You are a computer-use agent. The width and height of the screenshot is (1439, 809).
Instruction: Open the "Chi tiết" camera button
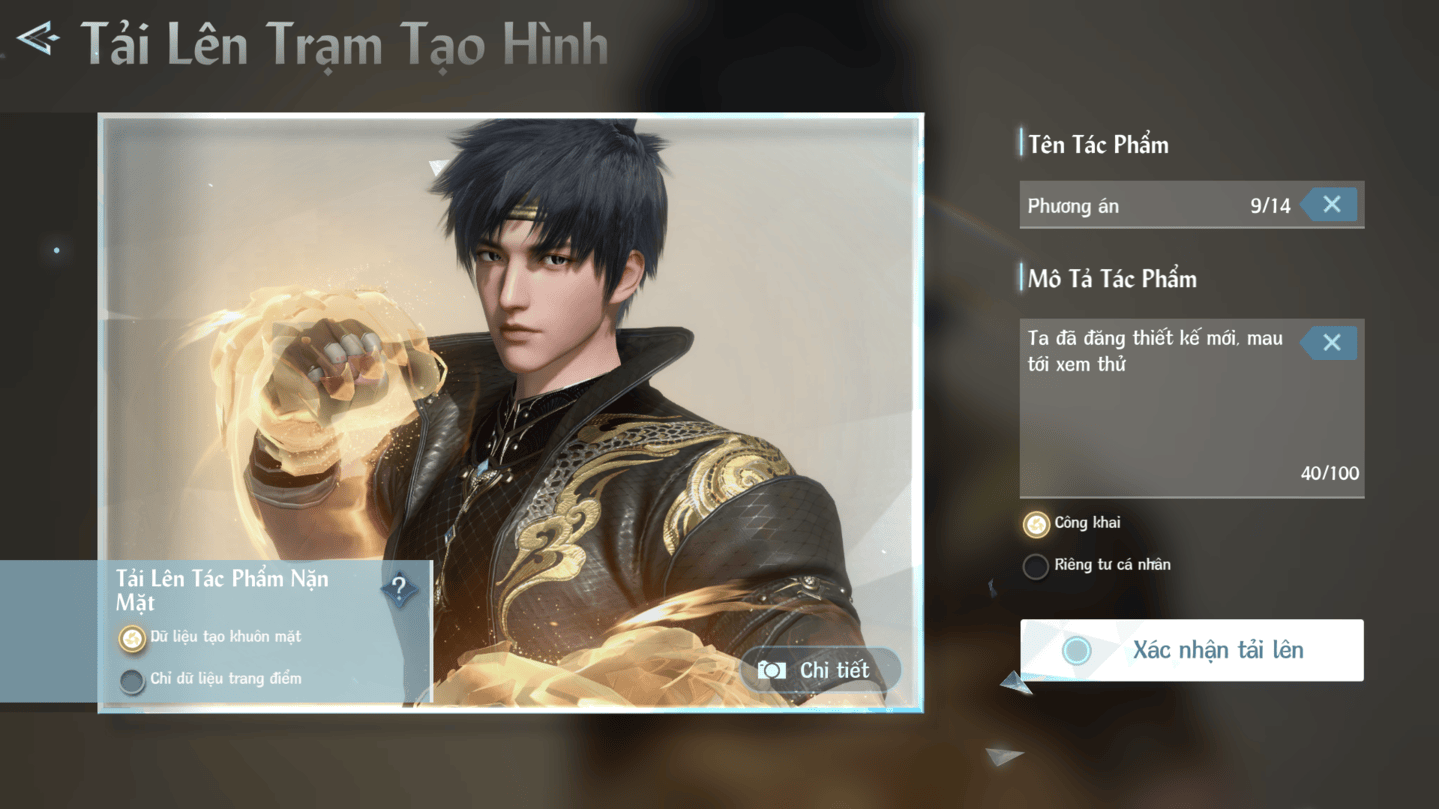click(819, 670)
